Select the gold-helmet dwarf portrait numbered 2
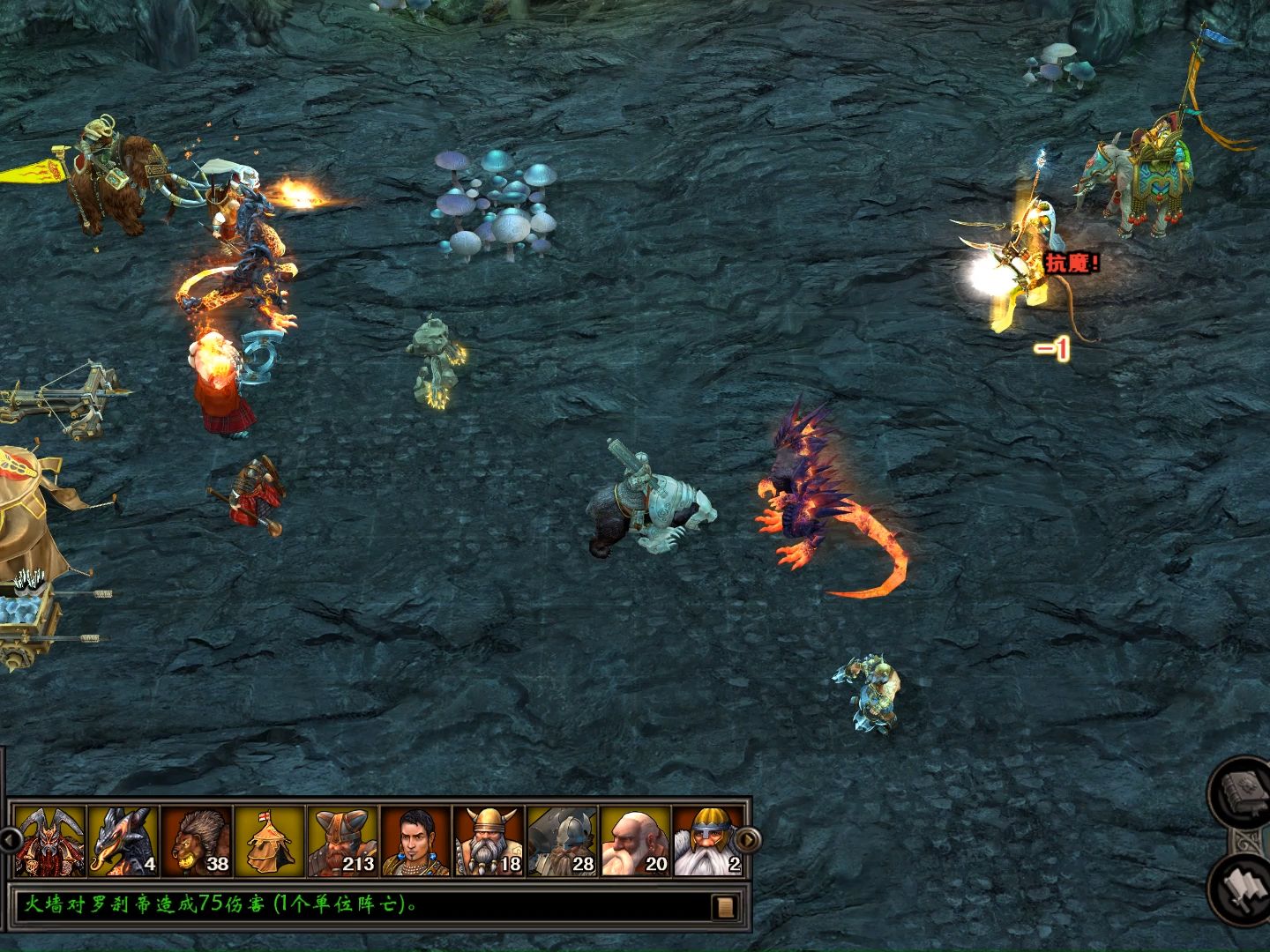Viewport: 1270px width, 952px height. [x=706, y=840]
